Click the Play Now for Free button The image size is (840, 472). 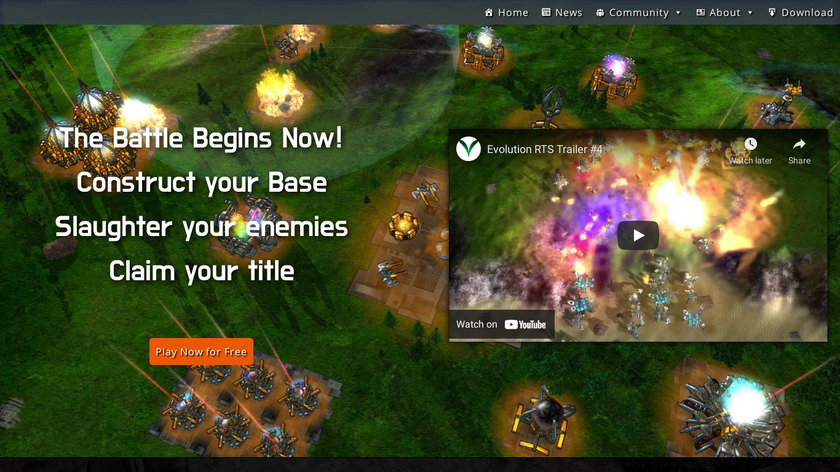201,352
